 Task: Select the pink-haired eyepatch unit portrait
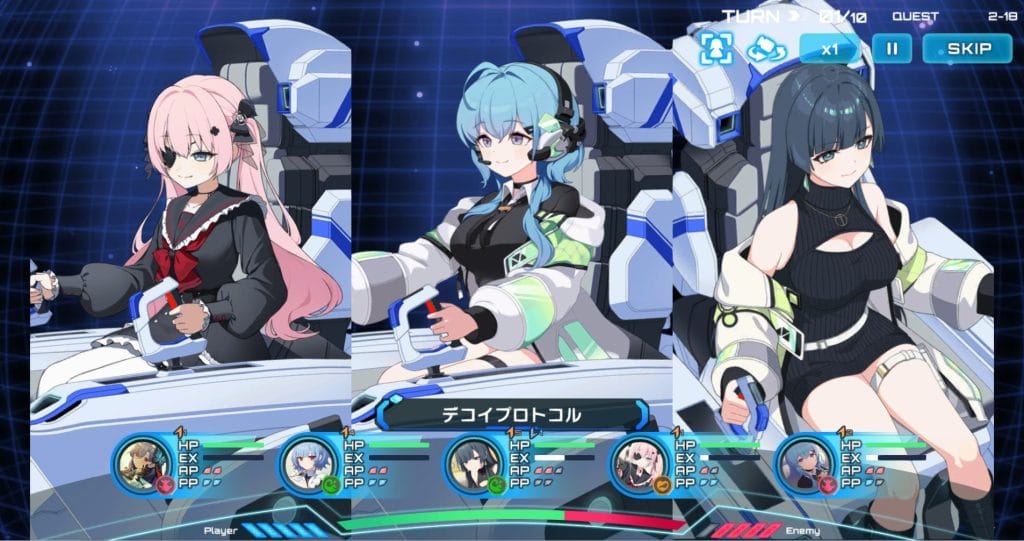pos(635,462)
